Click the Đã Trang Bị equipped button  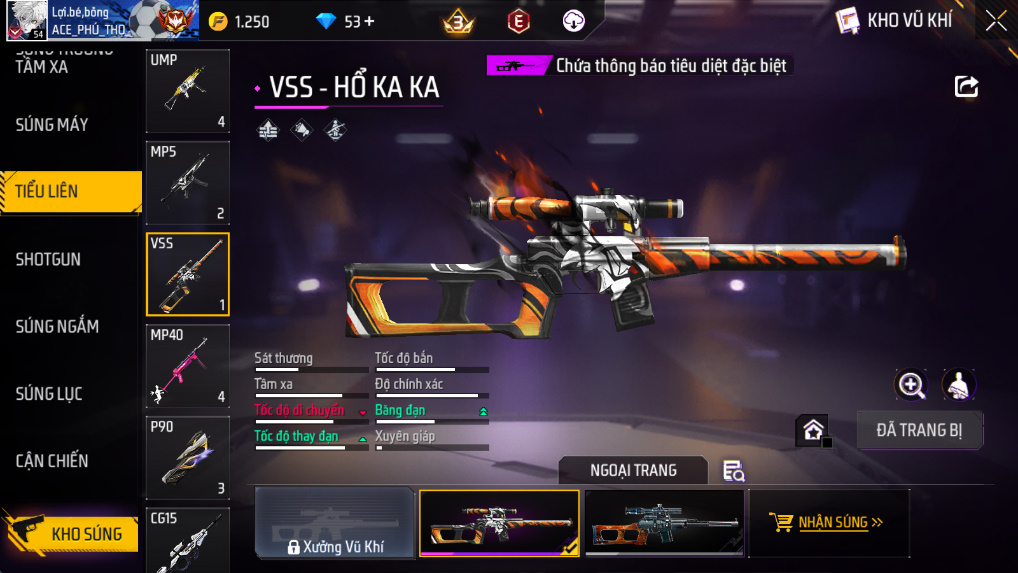pyautogui.click(x=920, y=430)
